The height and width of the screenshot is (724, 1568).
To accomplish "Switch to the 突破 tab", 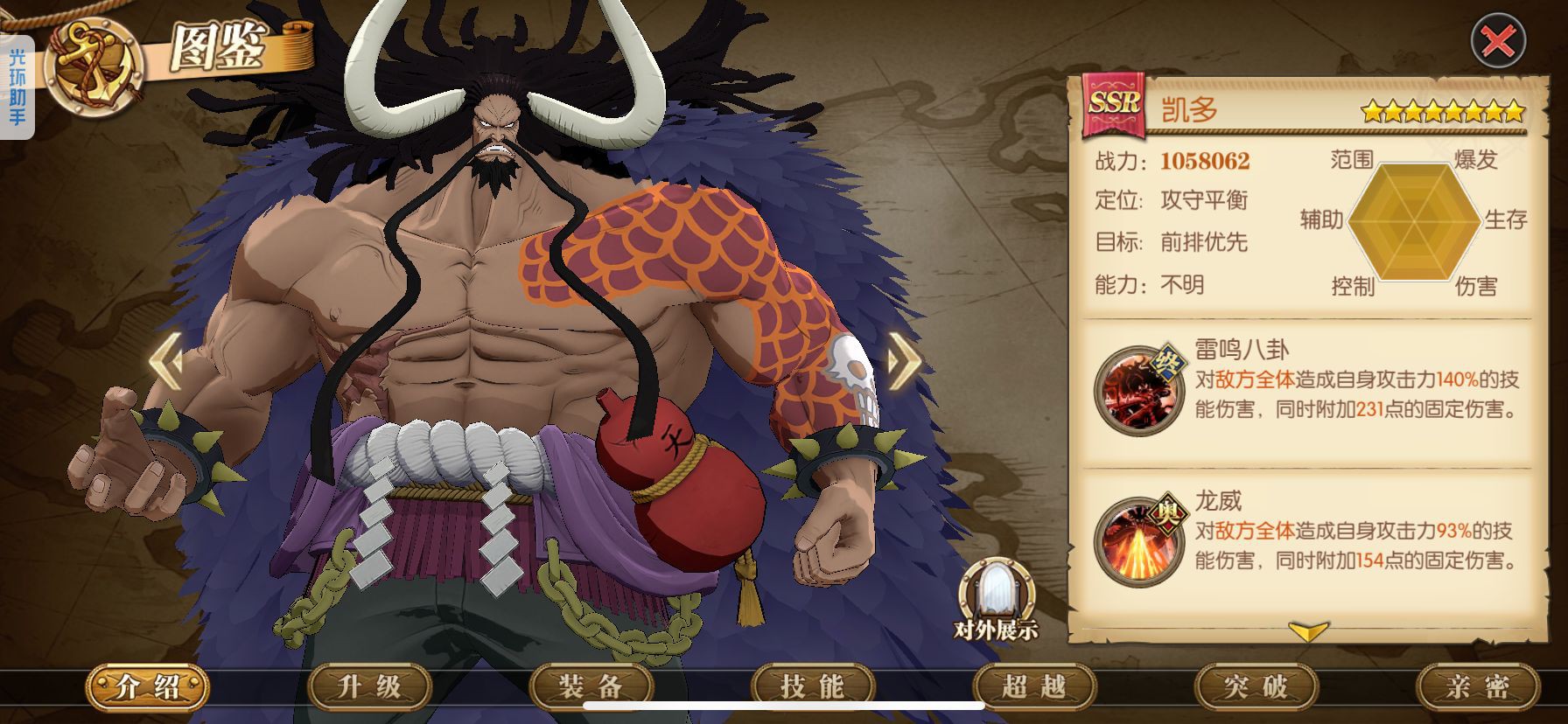I will coord(1255,686).
